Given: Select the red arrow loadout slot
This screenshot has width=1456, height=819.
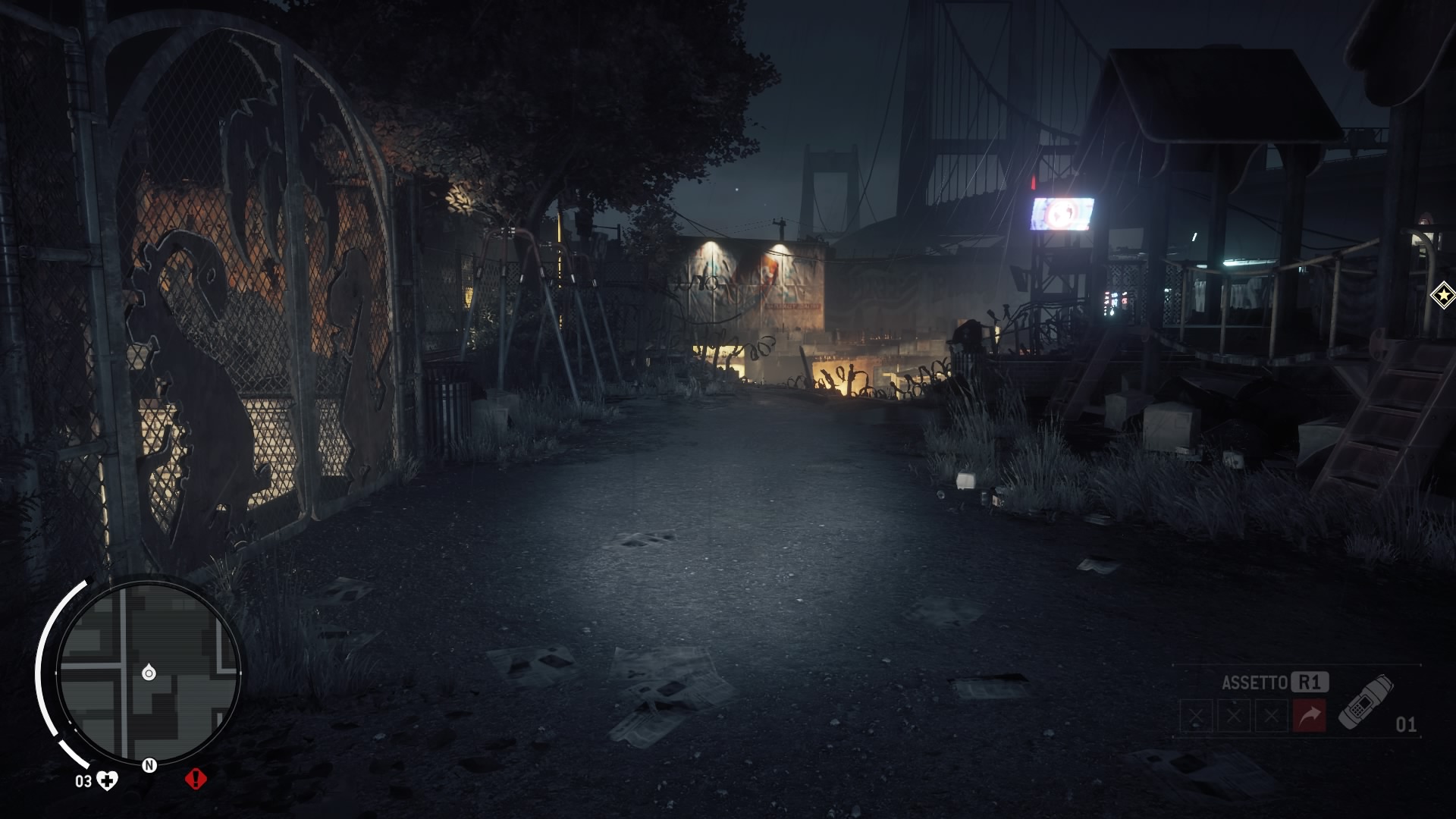Looking at the screenshot, I should pyautogui.click(x=1310, y=716).
